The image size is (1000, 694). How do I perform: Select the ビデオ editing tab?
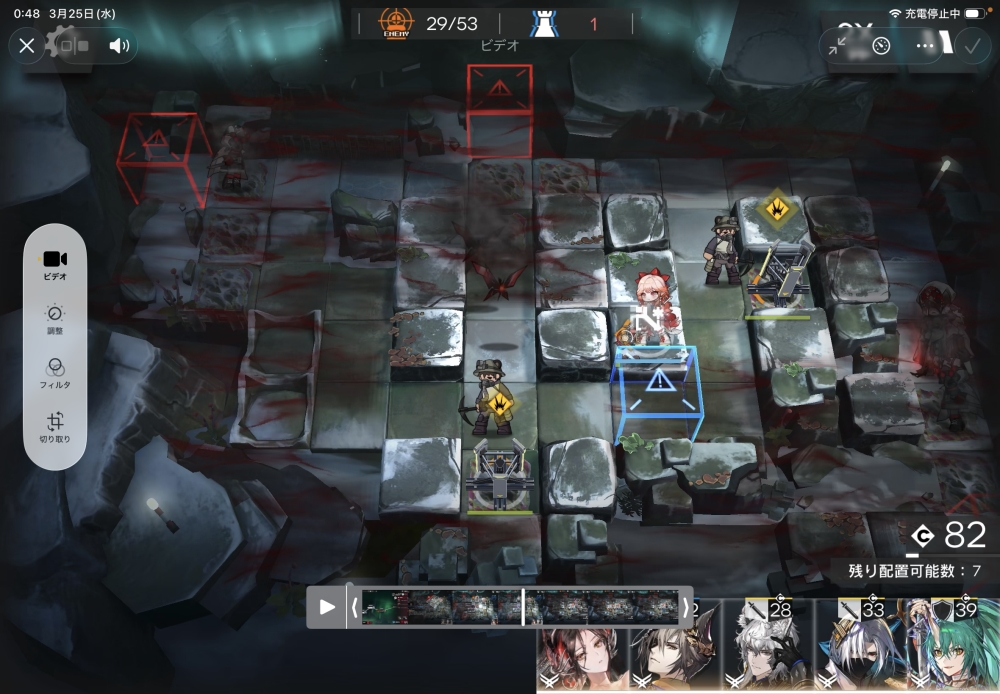click(x=55, y=265)
